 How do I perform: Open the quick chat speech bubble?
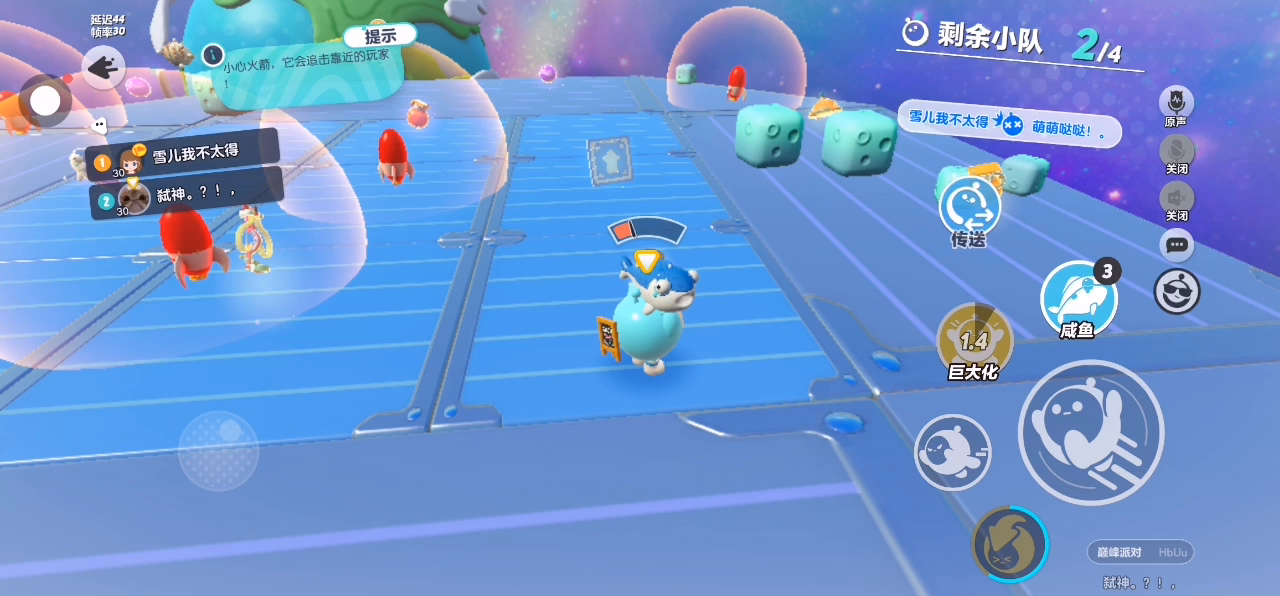coord(1176,245)
